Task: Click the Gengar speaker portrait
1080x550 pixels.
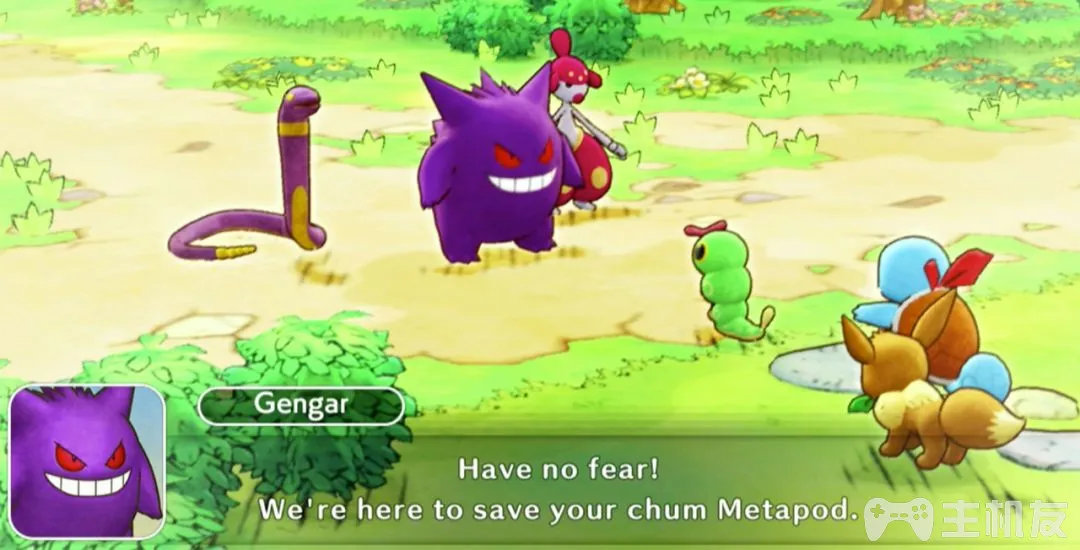Action: pyautogui.click(x=87, y=462)
